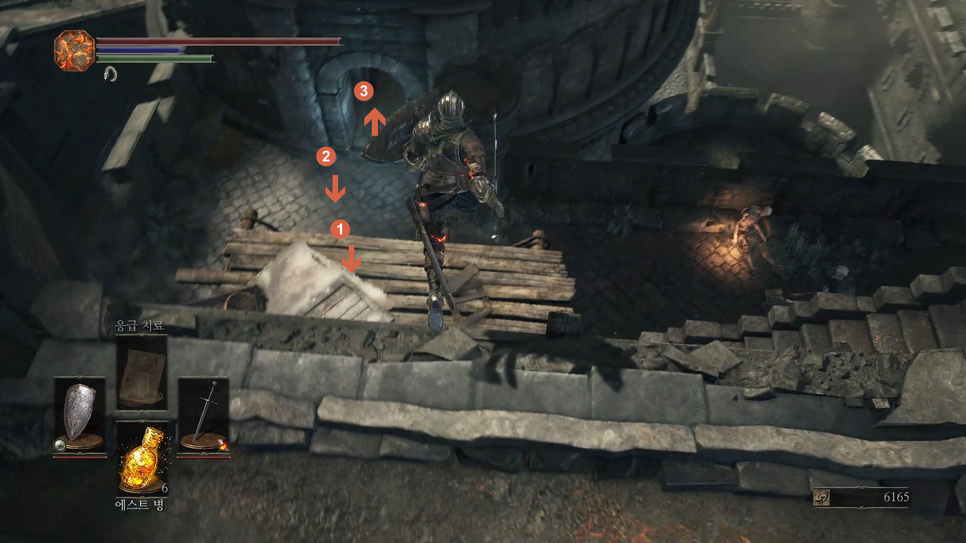This screenshot has width=966, height=543.
Task: Click the orange annotation marker numbered 3
Action: (x=364, y=92)
